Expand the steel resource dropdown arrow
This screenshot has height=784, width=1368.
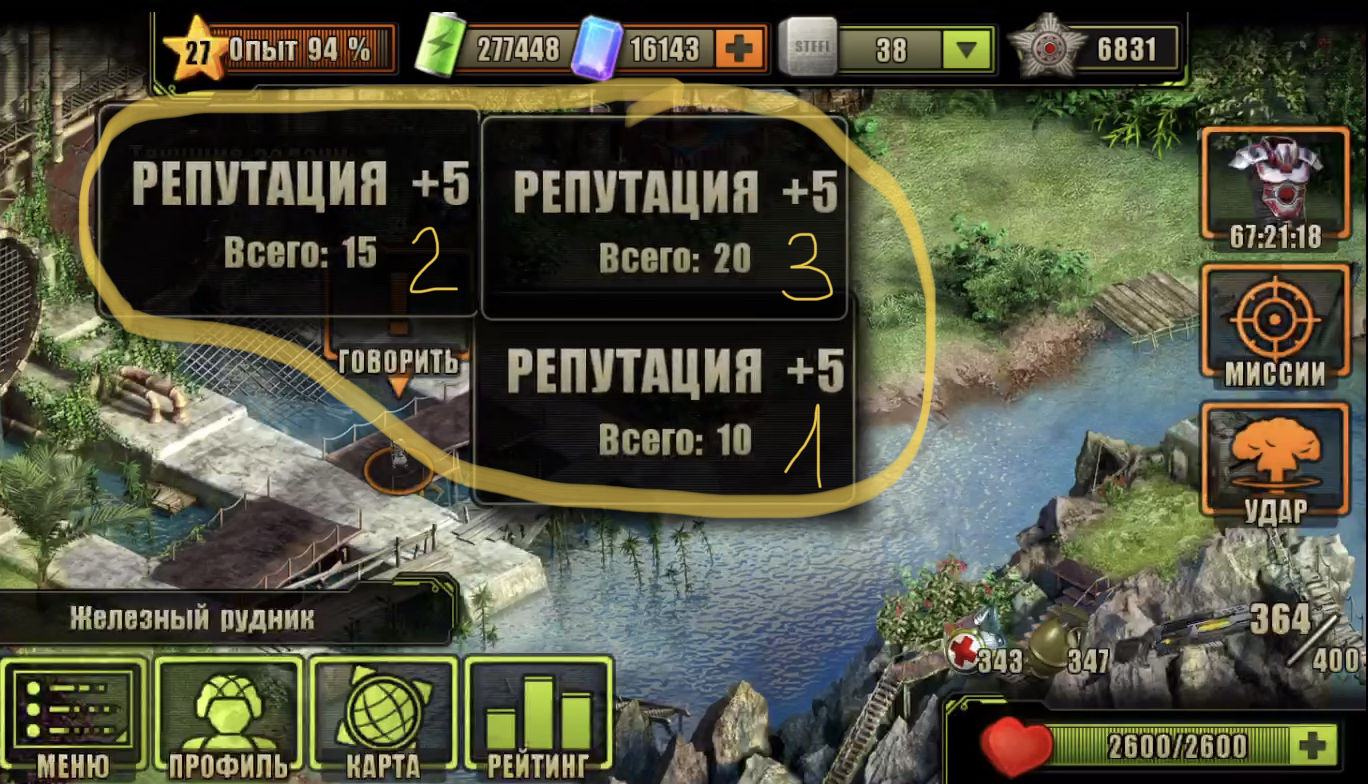pos(965,49)
